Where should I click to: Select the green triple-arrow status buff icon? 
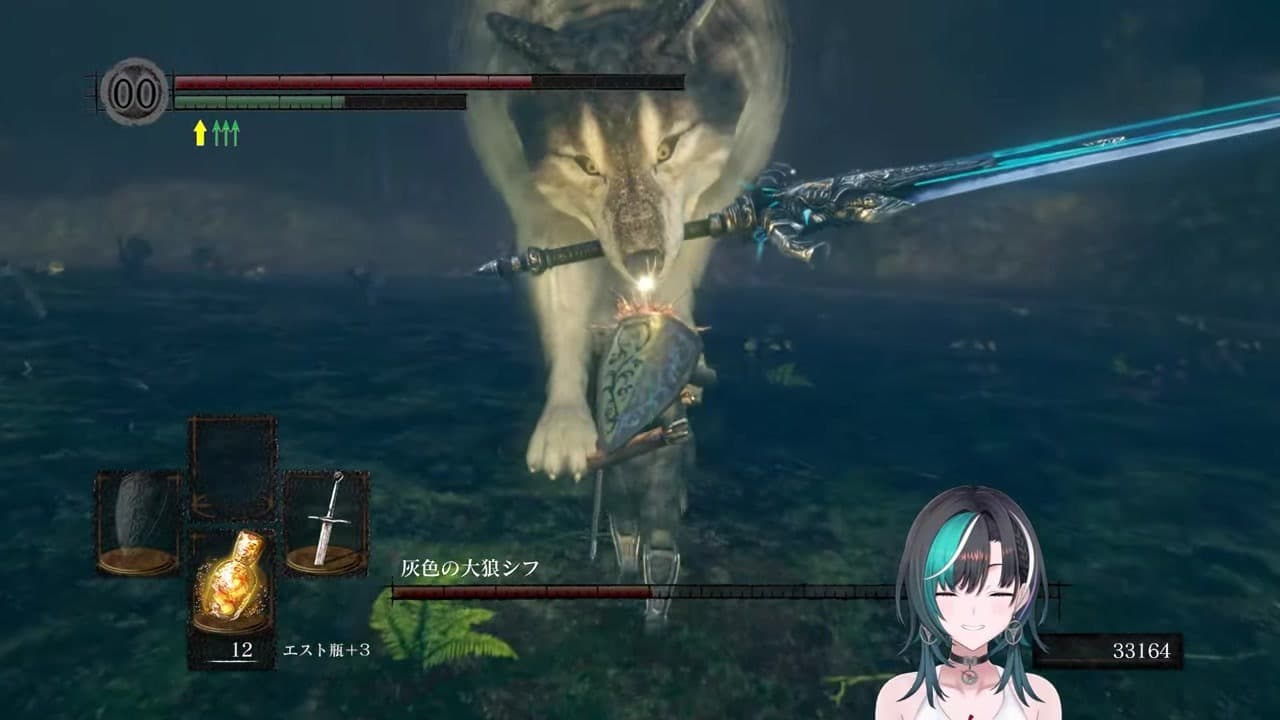[226, 133]
